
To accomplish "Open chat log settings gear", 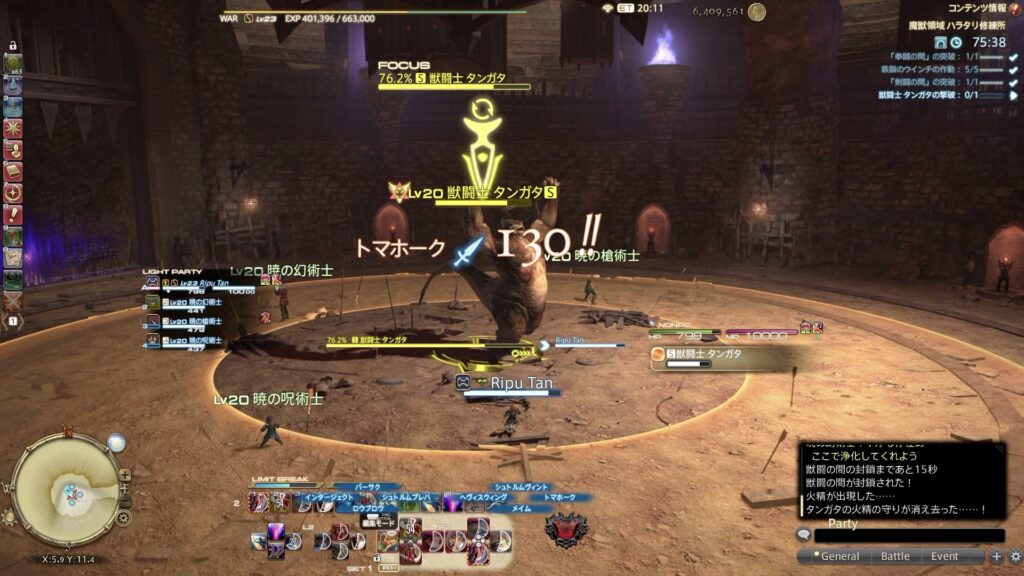I will pyautogui.click(x=1015, y=556).
